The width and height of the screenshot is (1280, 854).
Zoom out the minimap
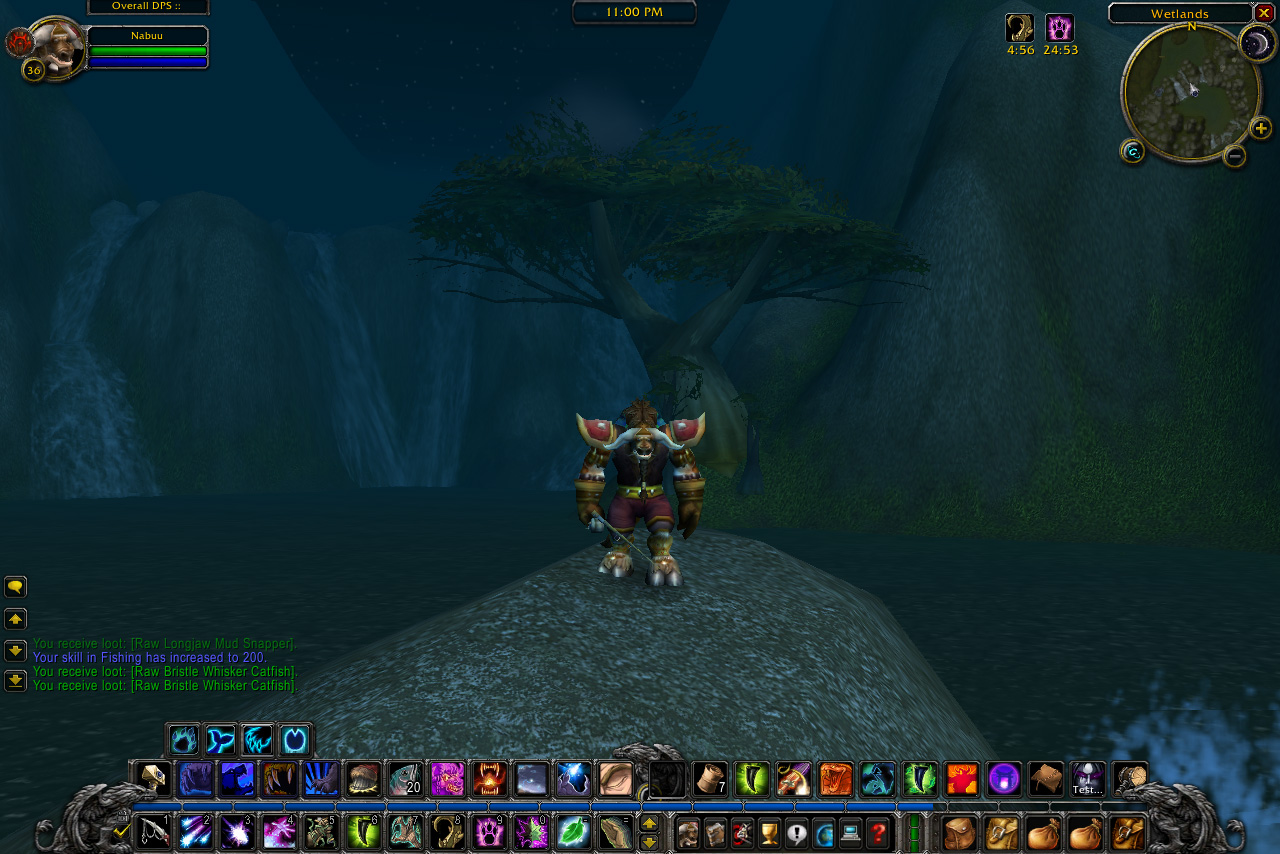1235,156
